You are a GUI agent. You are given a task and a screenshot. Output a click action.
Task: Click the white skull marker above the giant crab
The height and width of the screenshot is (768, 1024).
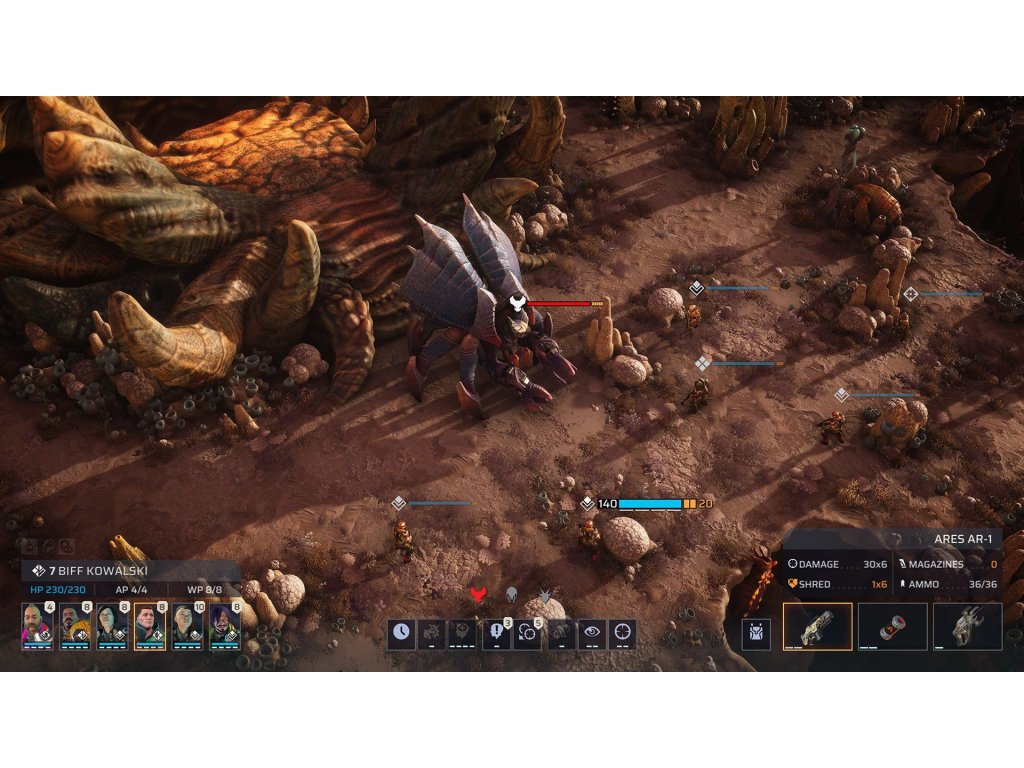tap(517, 303)
